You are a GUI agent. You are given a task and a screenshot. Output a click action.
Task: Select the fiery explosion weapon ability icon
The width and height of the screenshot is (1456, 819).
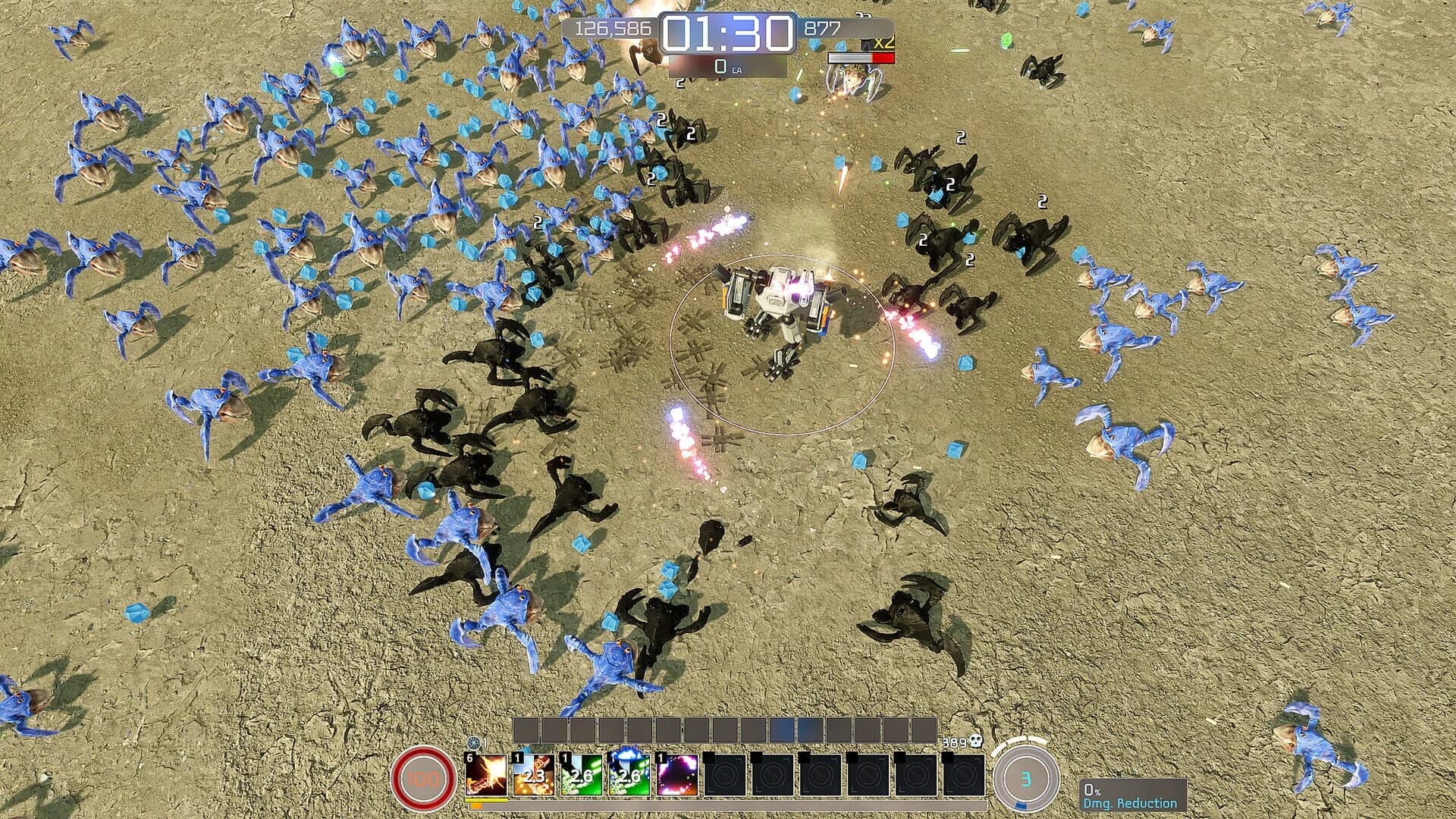485,773
